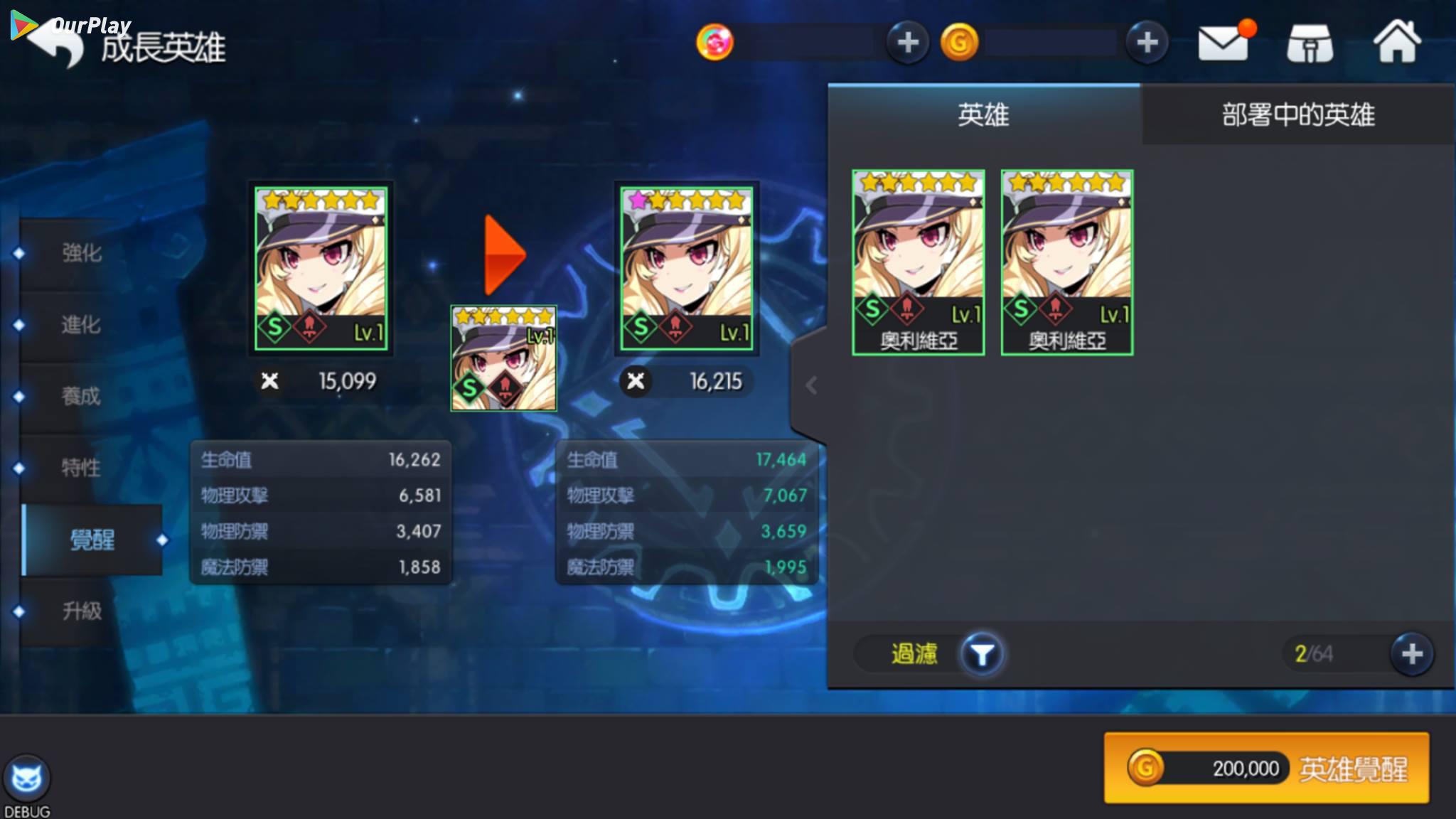
Task: Go back with the white return arrow
Action: pos(58,44)
